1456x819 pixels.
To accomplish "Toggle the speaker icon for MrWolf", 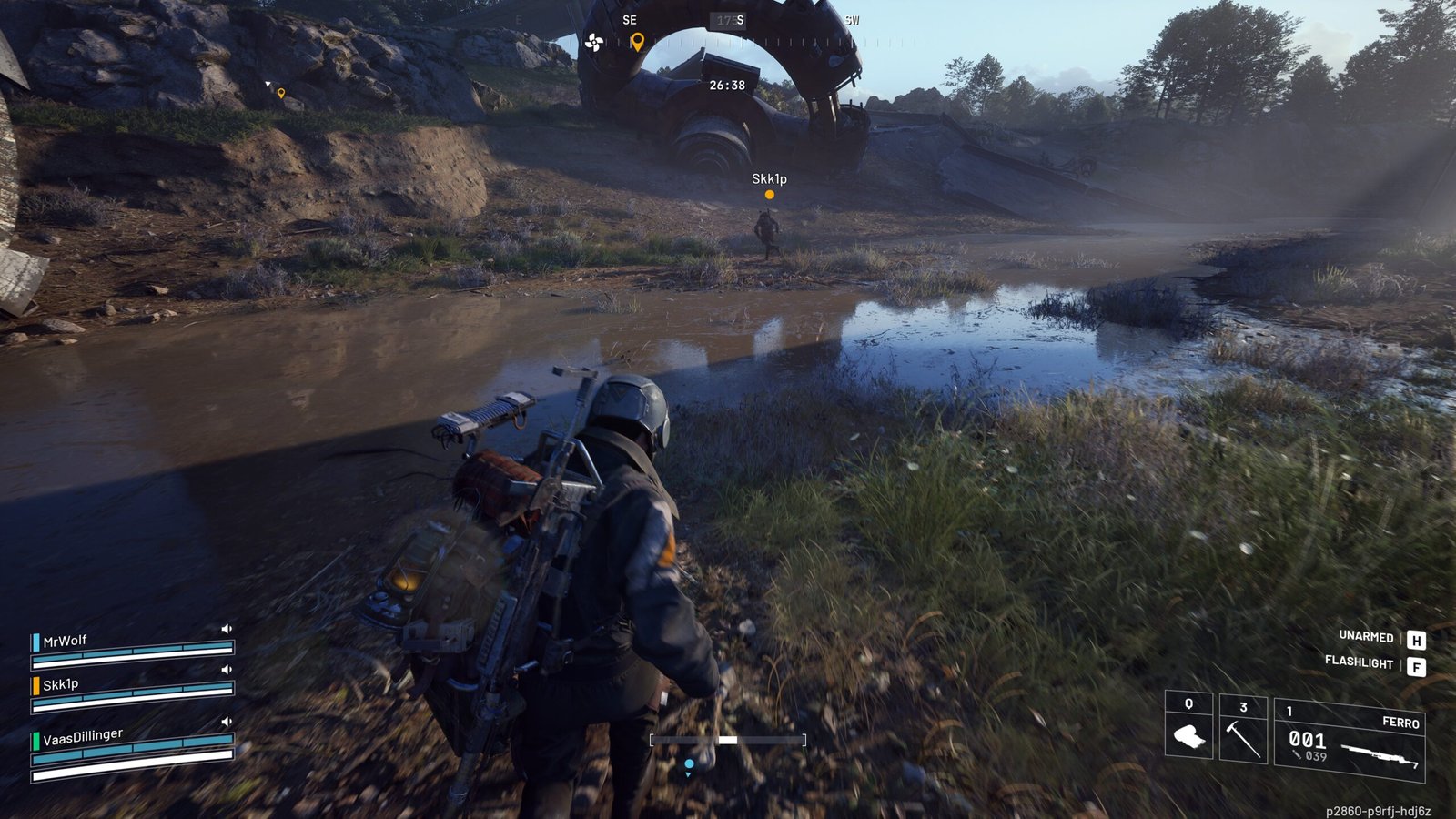I will pos(227,629).
